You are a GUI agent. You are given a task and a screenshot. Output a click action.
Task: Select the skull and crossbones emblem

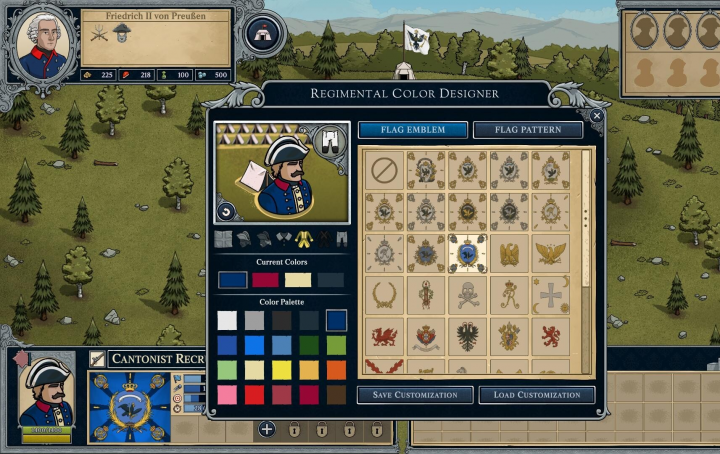[468, 295]
